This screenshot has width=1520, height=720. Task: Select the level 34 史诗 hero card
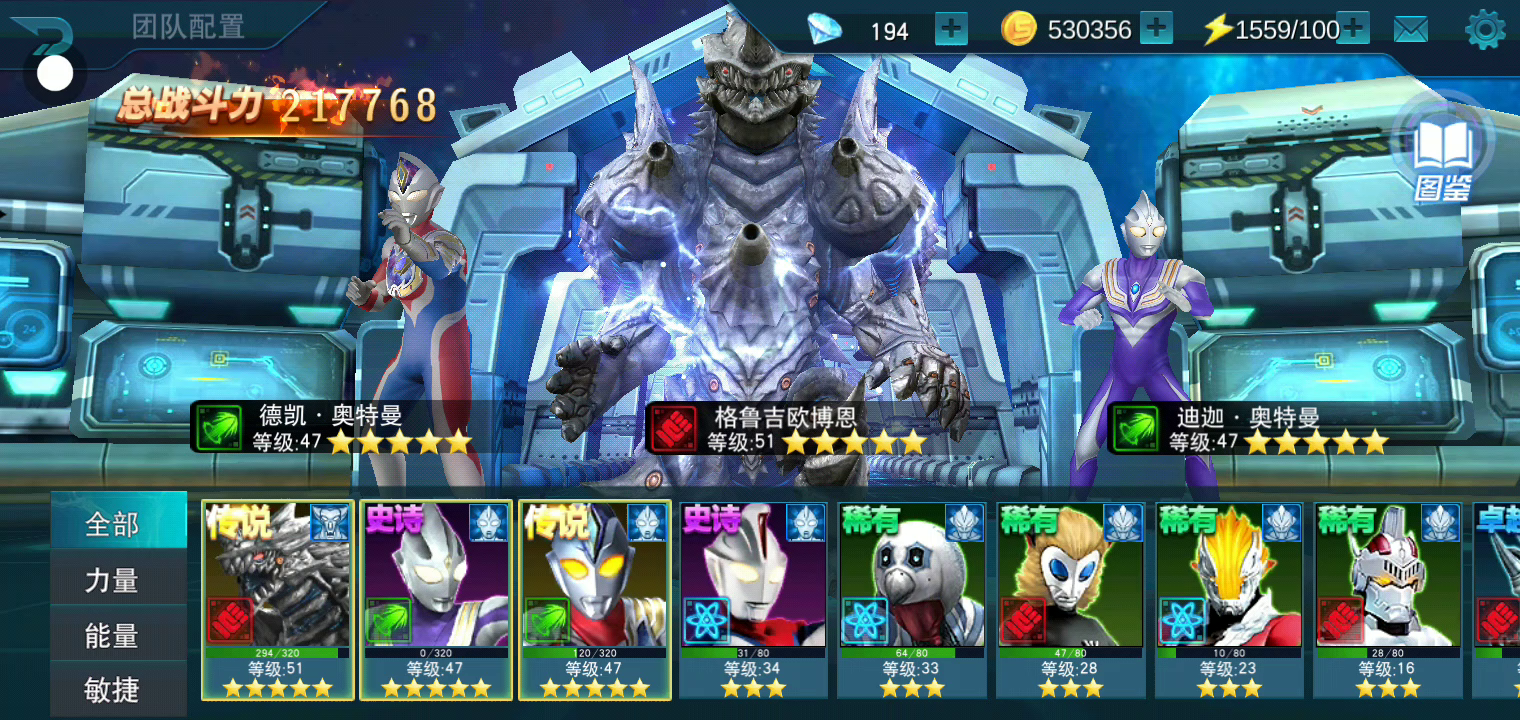754,599
